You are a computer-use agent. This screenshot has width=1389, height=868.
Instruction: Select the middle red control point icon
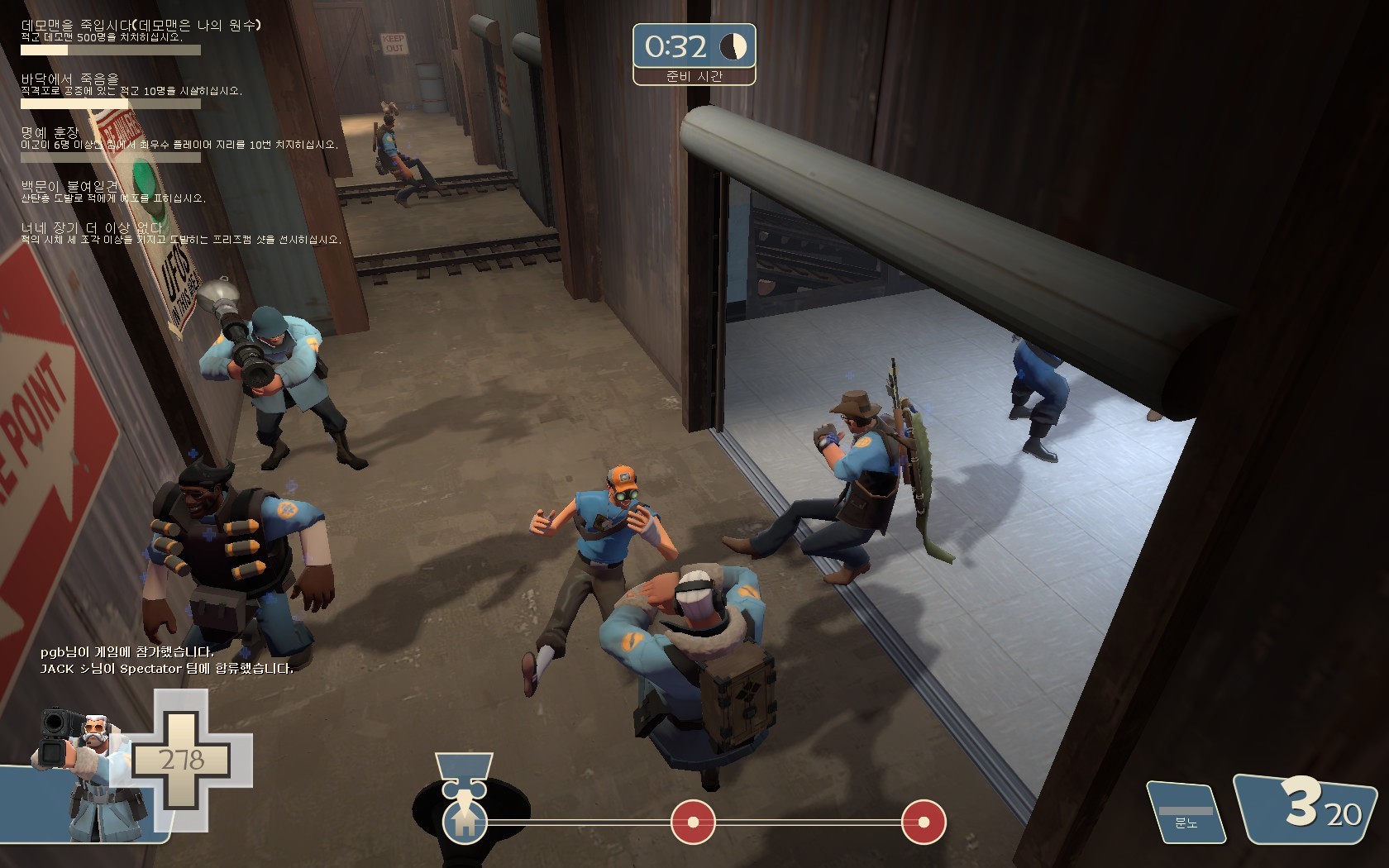coord(693,822)
